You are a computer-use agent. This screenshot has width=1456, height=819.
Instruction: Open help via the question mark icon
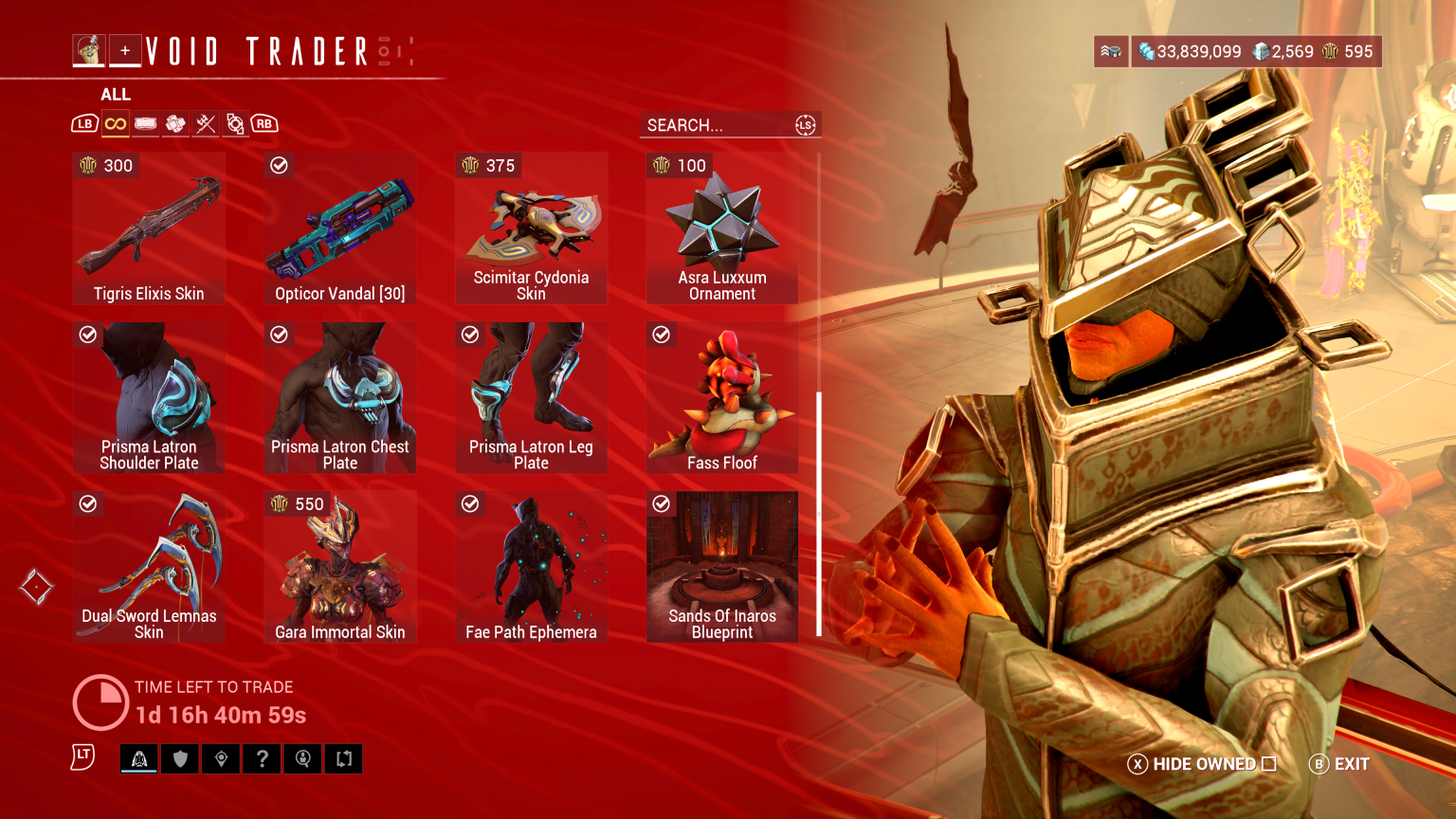(262, 758)
